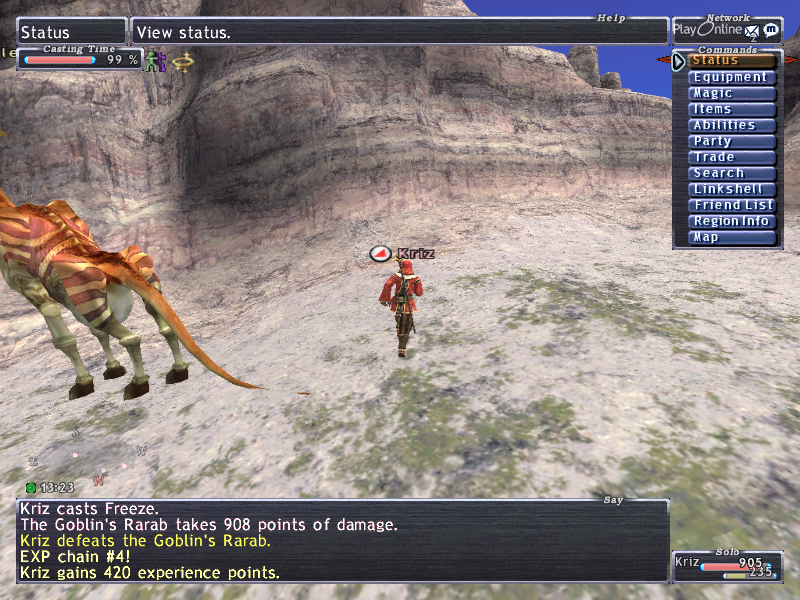Open the Abilities menu entry
Viewport: 800px width, 600px height.
(x=733, y=125)
